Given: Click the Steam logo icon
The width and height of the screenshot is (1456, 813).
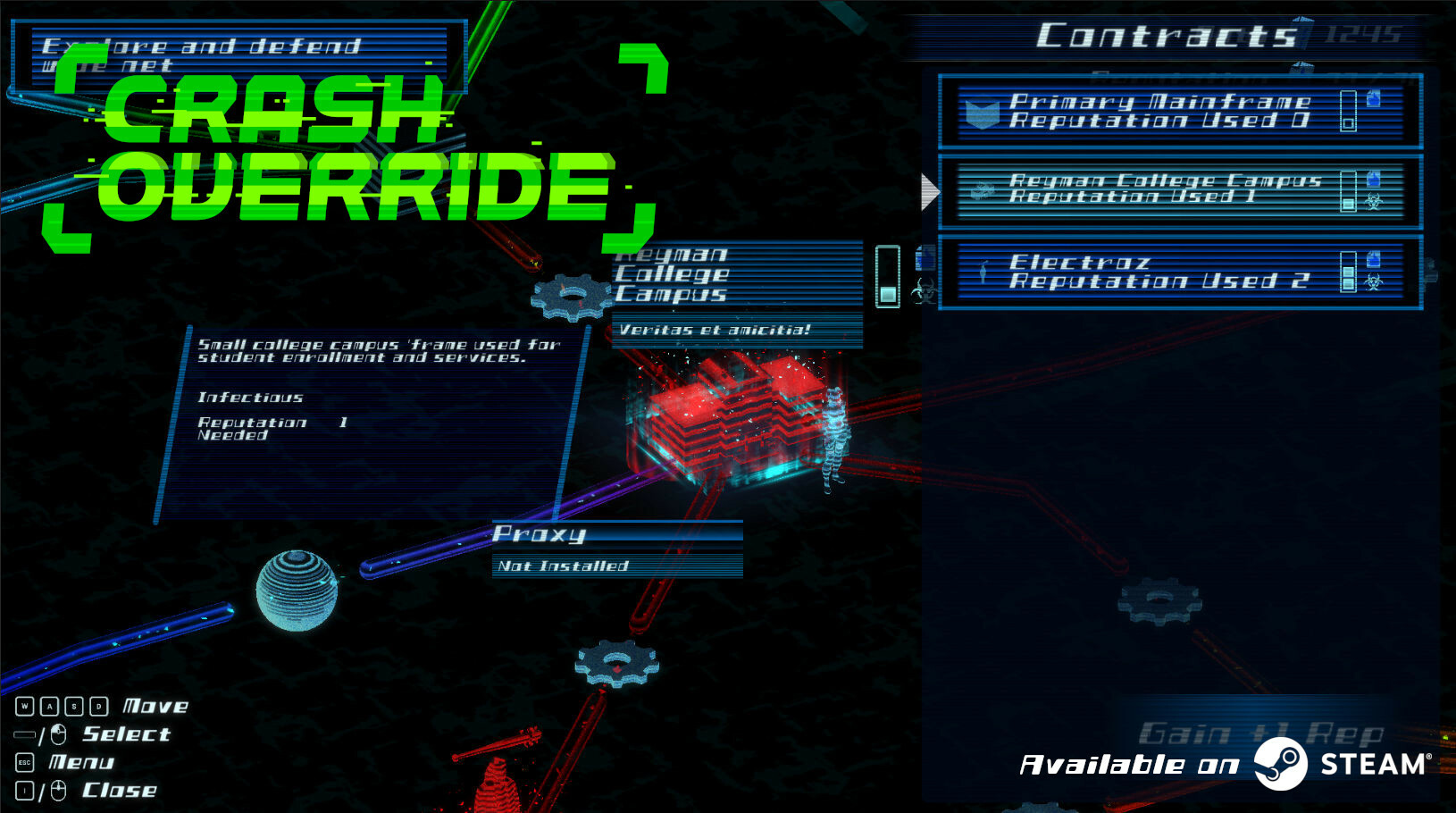Looking at the screenshot, I should [x=1283, y=764].
